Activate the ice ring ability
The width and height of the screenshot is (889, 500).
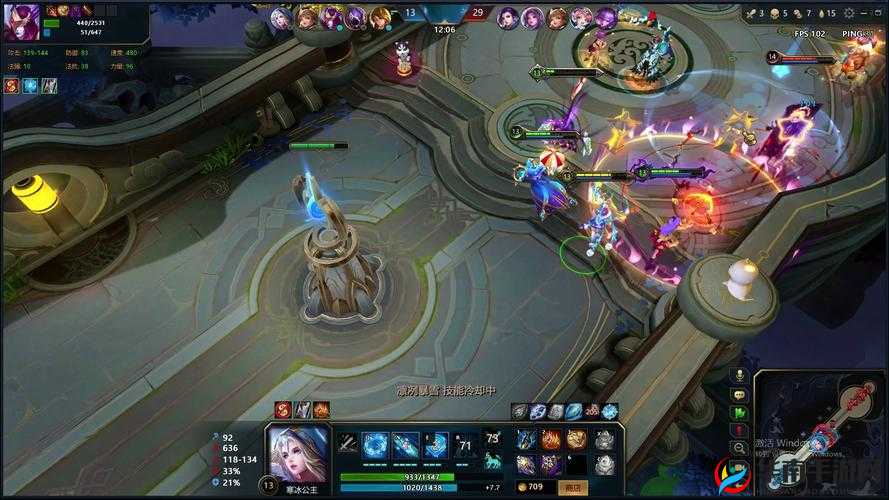pos(375,445)
